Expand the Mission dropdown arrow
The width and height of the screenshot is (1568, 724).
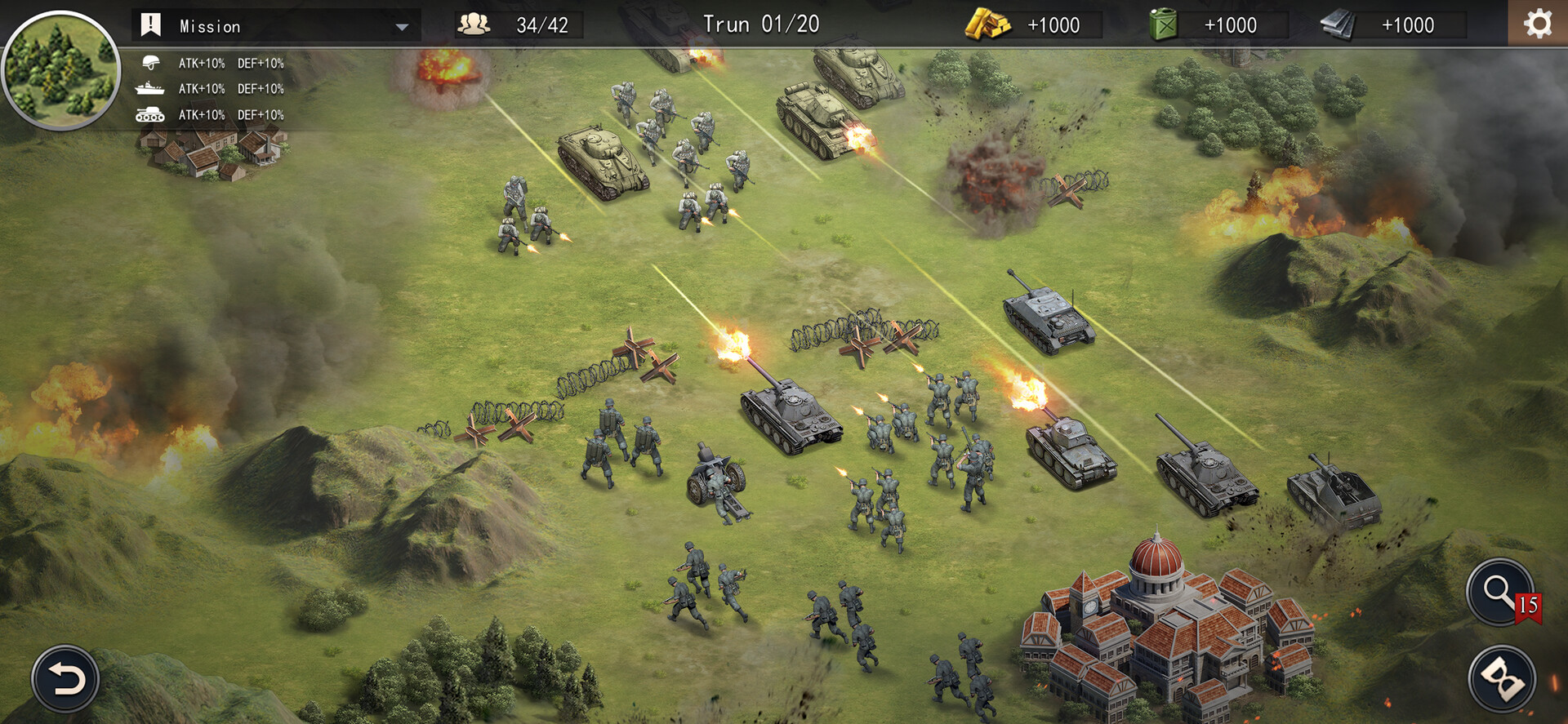tap(401, 26)
